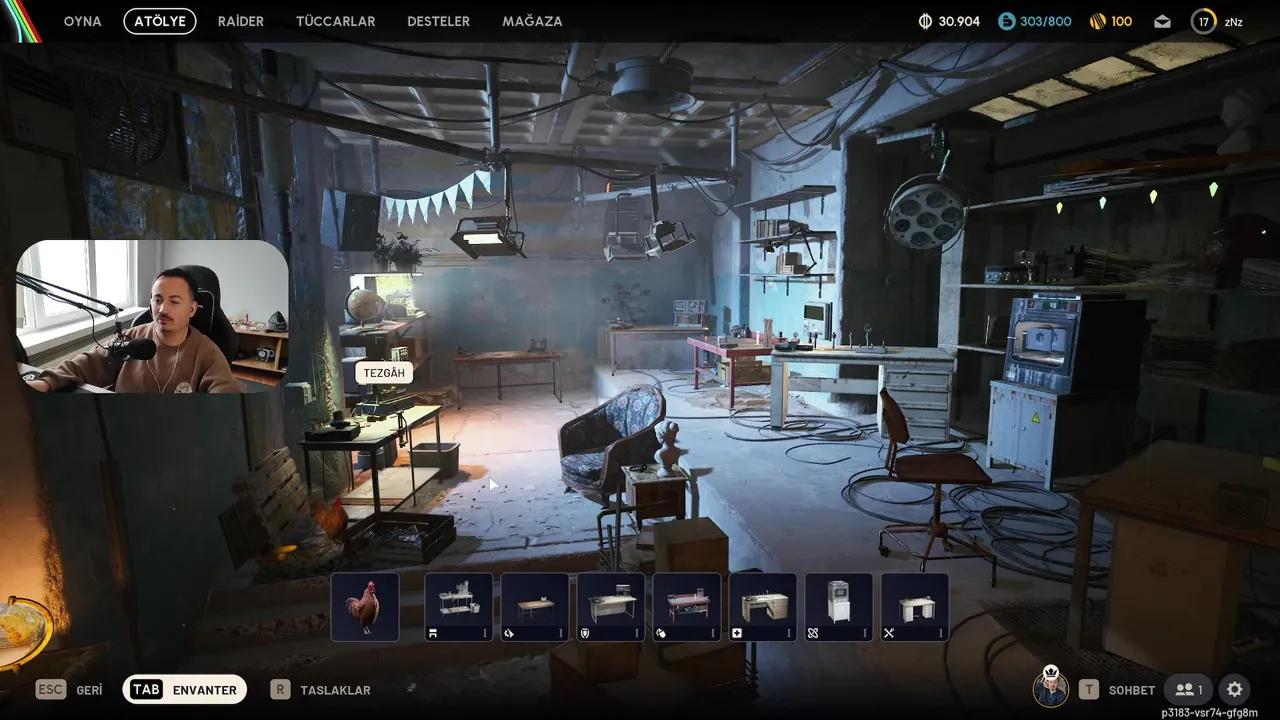
Task: Select the ATÖLYE tab
Action: pyautogui.click(x=160, y=21)
